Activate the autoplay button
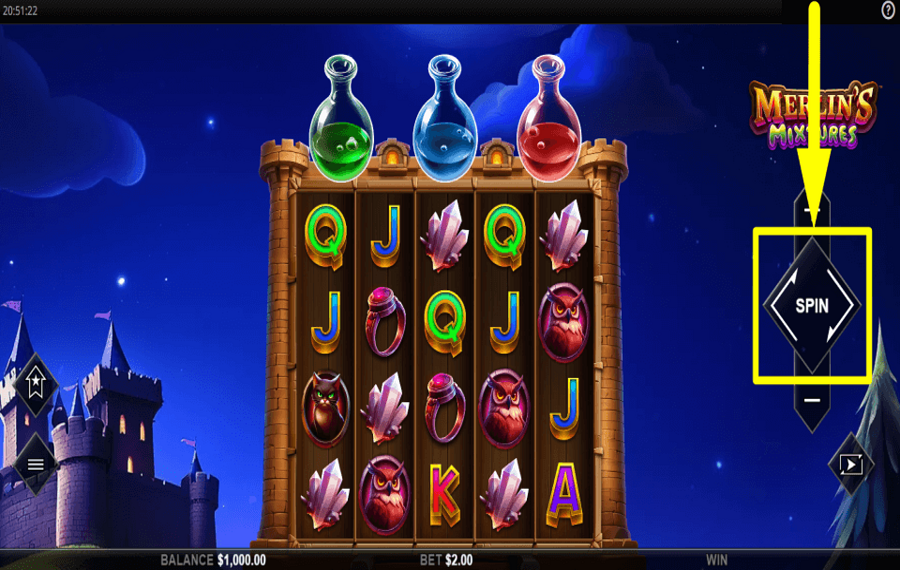Viewport: 900px width, 570px height. (851, 464)
